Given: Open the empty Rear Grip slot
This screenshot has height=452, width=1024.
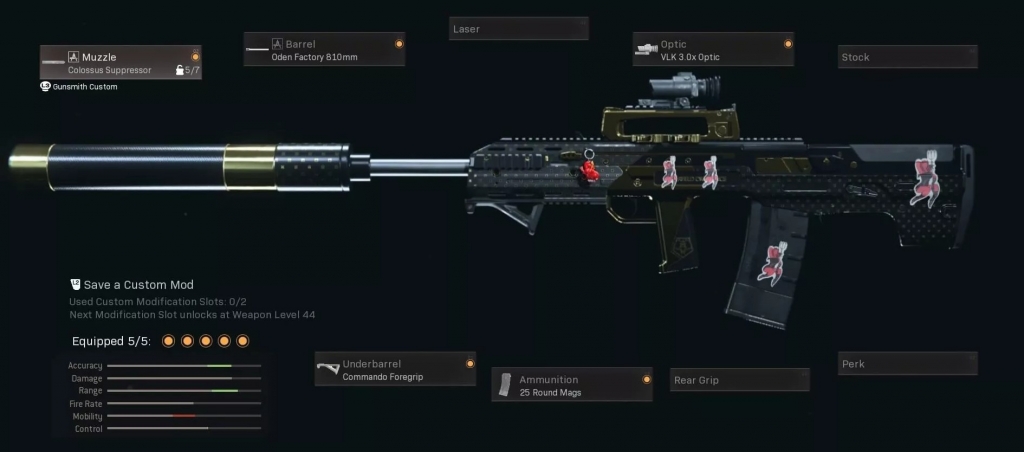Looking at the screenshot, I should (x=739, y=380).
